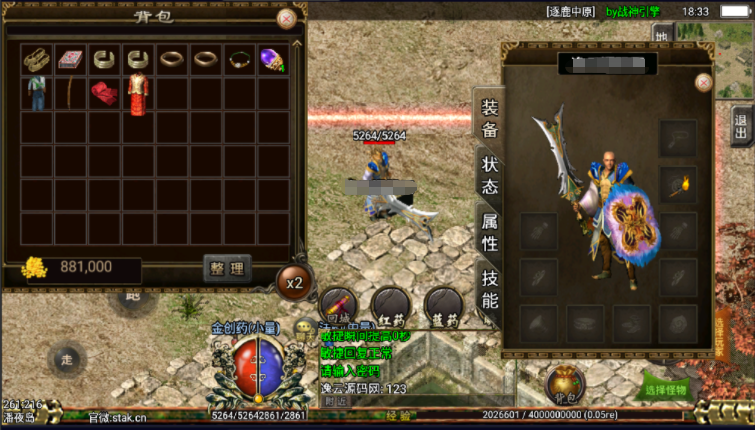Select the 装备 equipment tab

[x=490, y=118]
